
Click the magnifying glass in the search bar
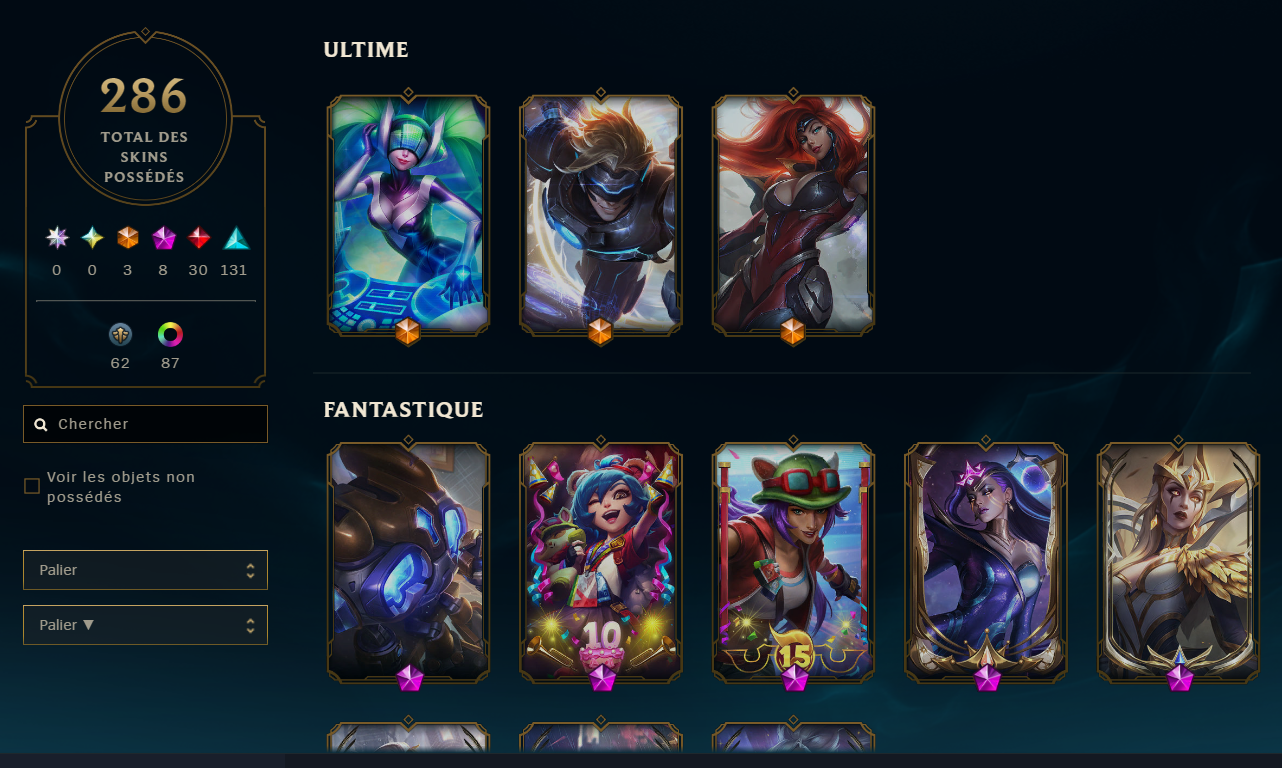(41, 424)
